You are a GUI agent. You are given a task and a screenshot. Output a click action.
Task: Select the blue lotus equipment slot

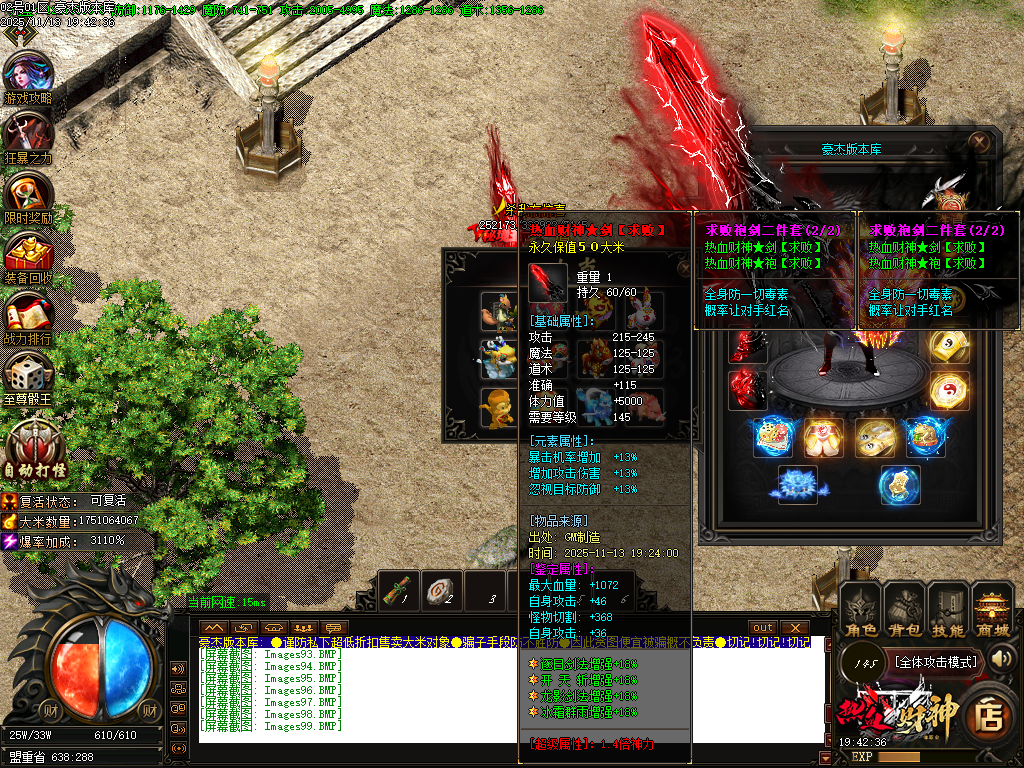pos(798,485)
